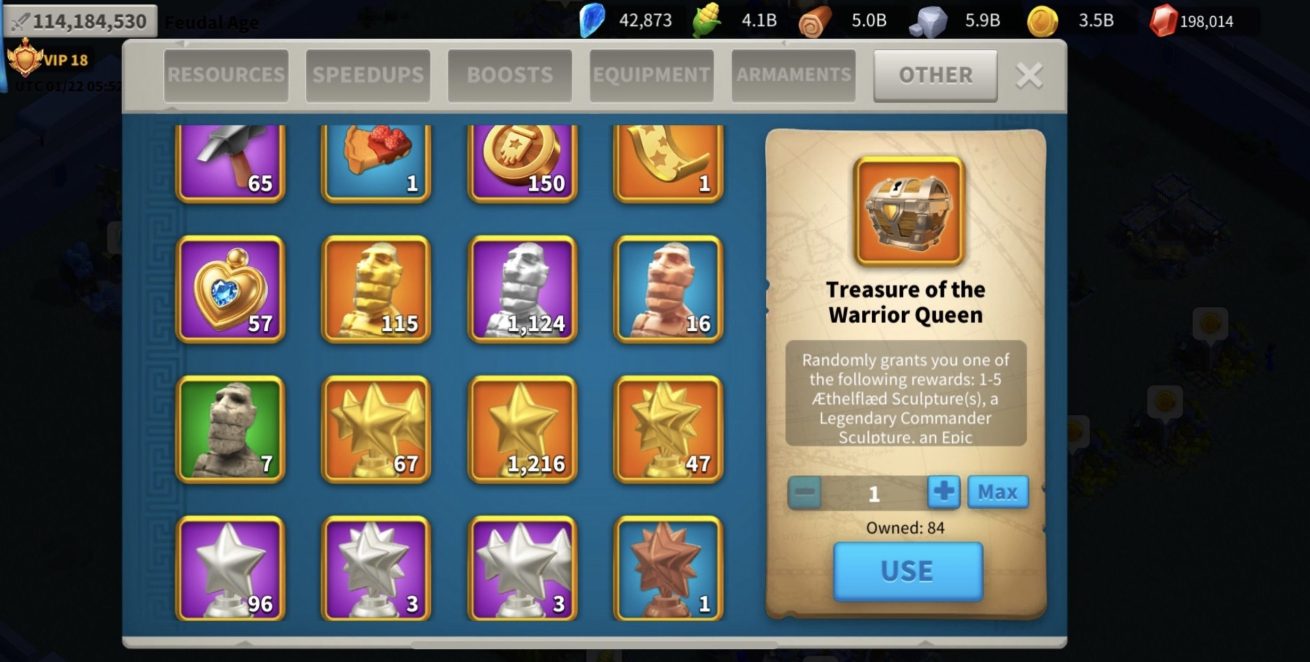This screenshot has height=662, width=1310.
Task: Switch to the Resources tab
Action: coord(226,75)
